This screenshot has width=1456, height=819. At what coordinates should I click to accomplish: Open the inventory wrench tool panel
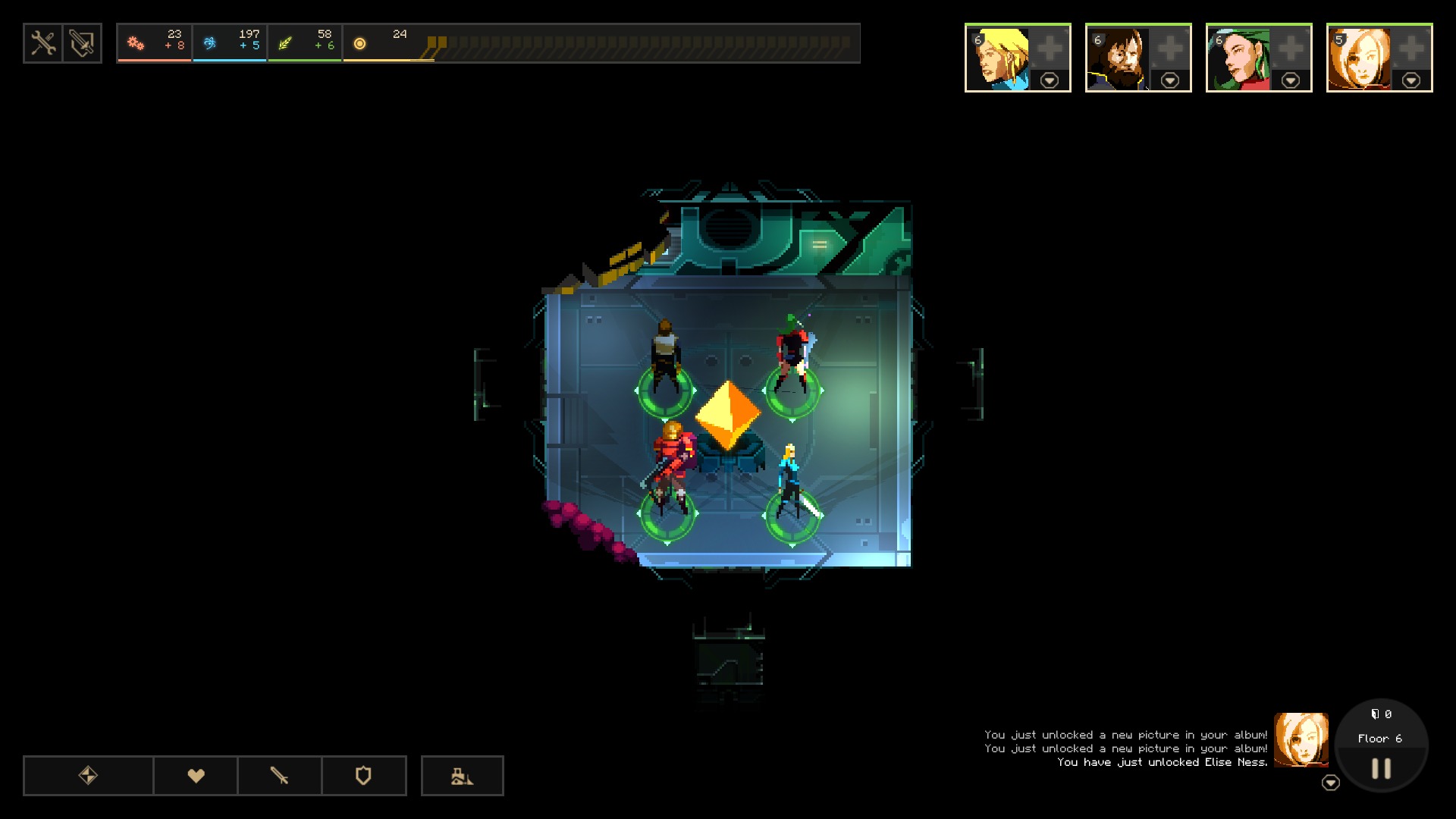pyautogui.click(x=43, y=43)
